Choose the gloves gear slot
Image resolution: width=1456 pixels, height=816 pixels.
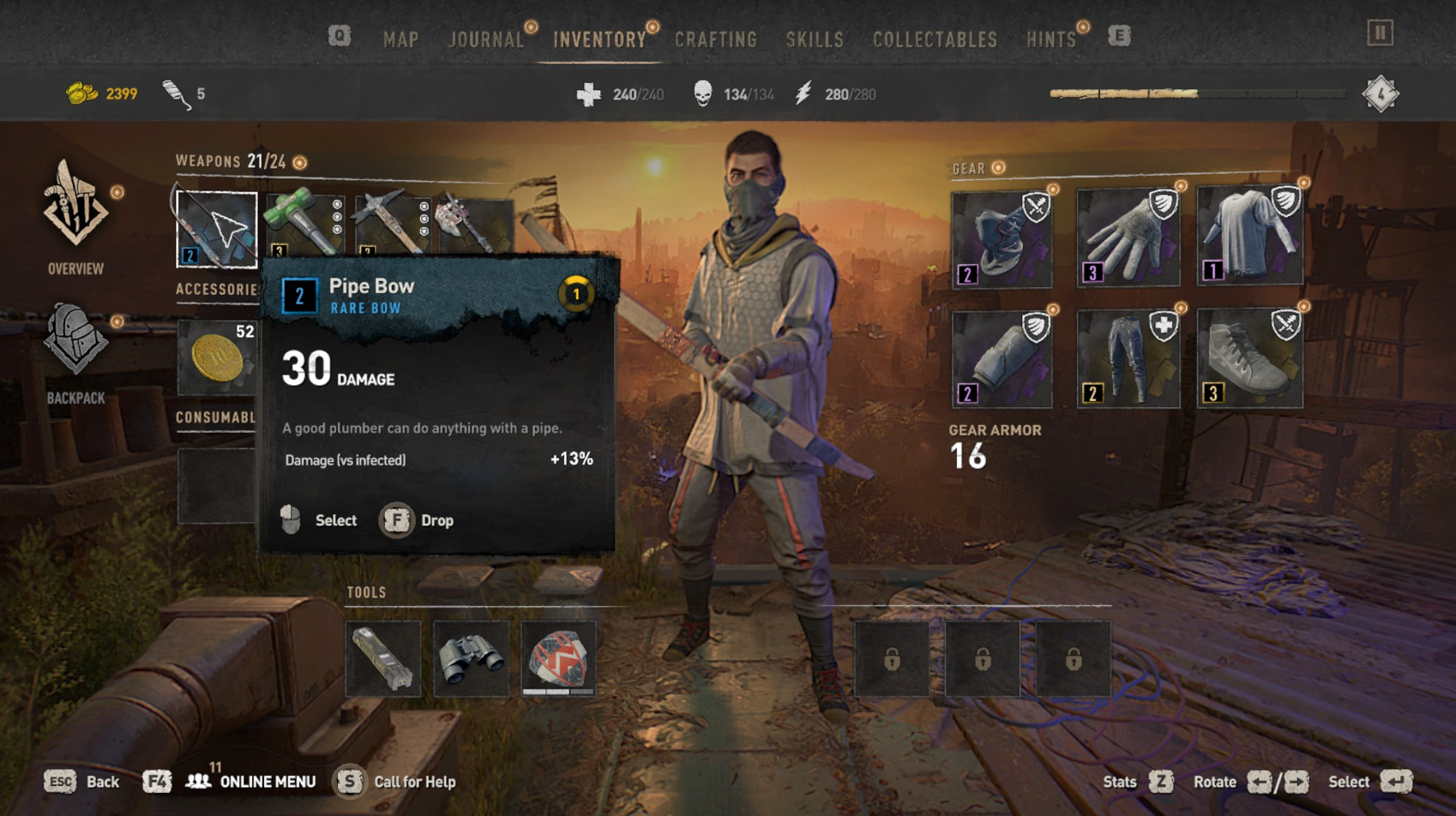point(1128,239)
